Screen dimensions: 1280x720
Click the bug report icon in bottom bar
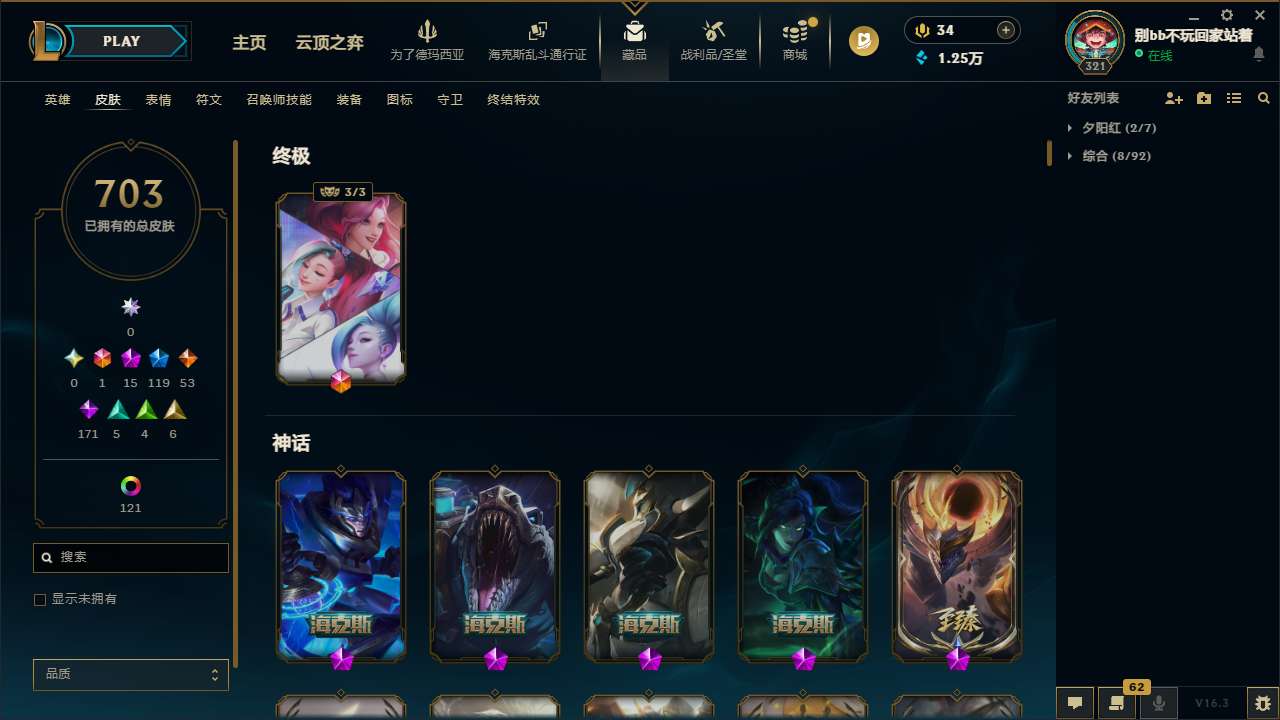pos(1257,703)
